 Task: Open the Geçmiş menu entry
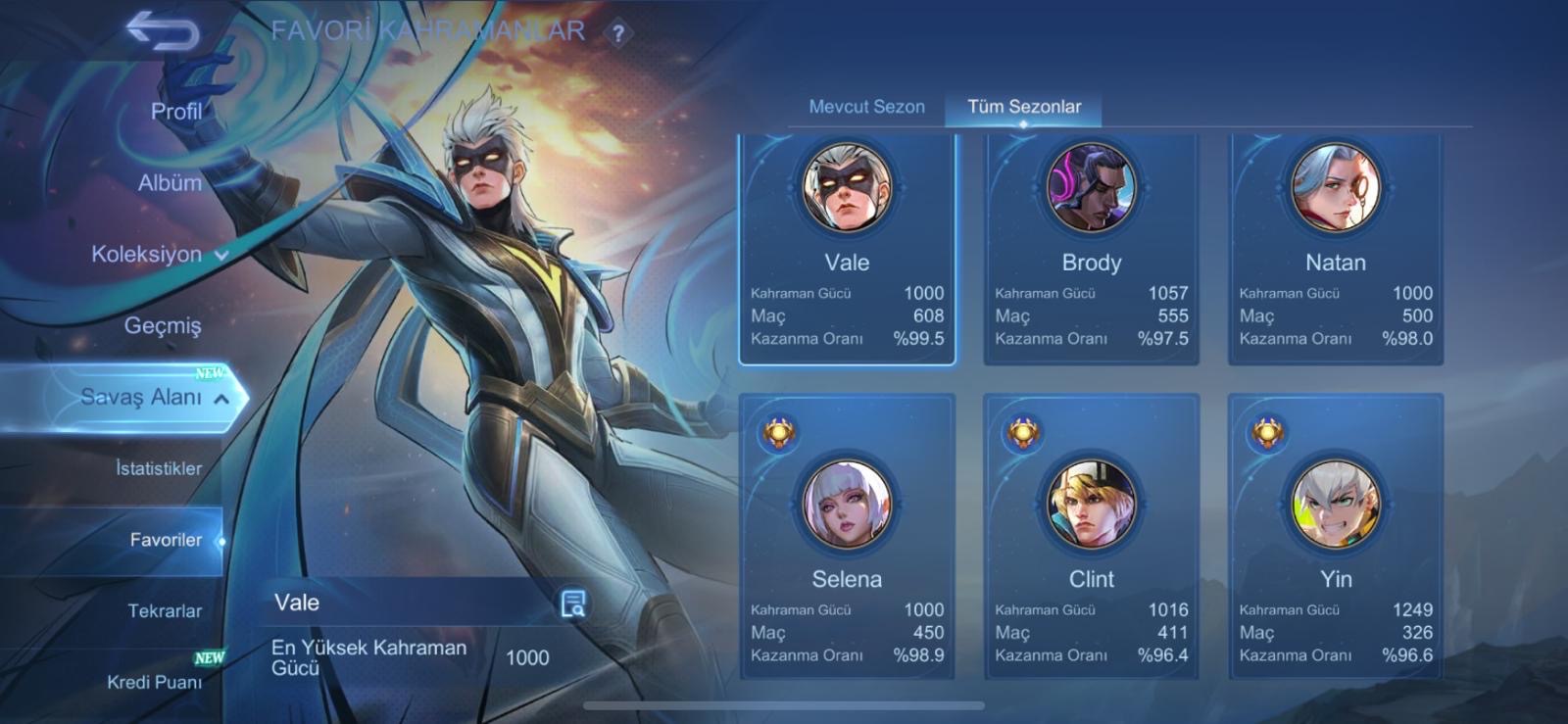(x=163, y=325)
